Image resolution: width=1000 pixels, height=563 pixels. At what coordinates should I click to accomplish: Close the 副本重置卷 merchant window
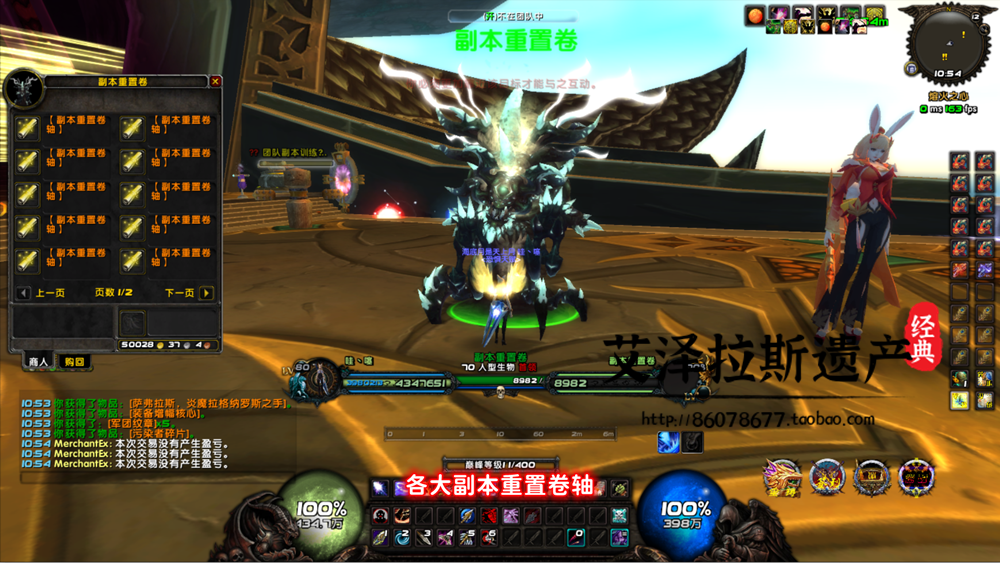[x=215, y=82]
